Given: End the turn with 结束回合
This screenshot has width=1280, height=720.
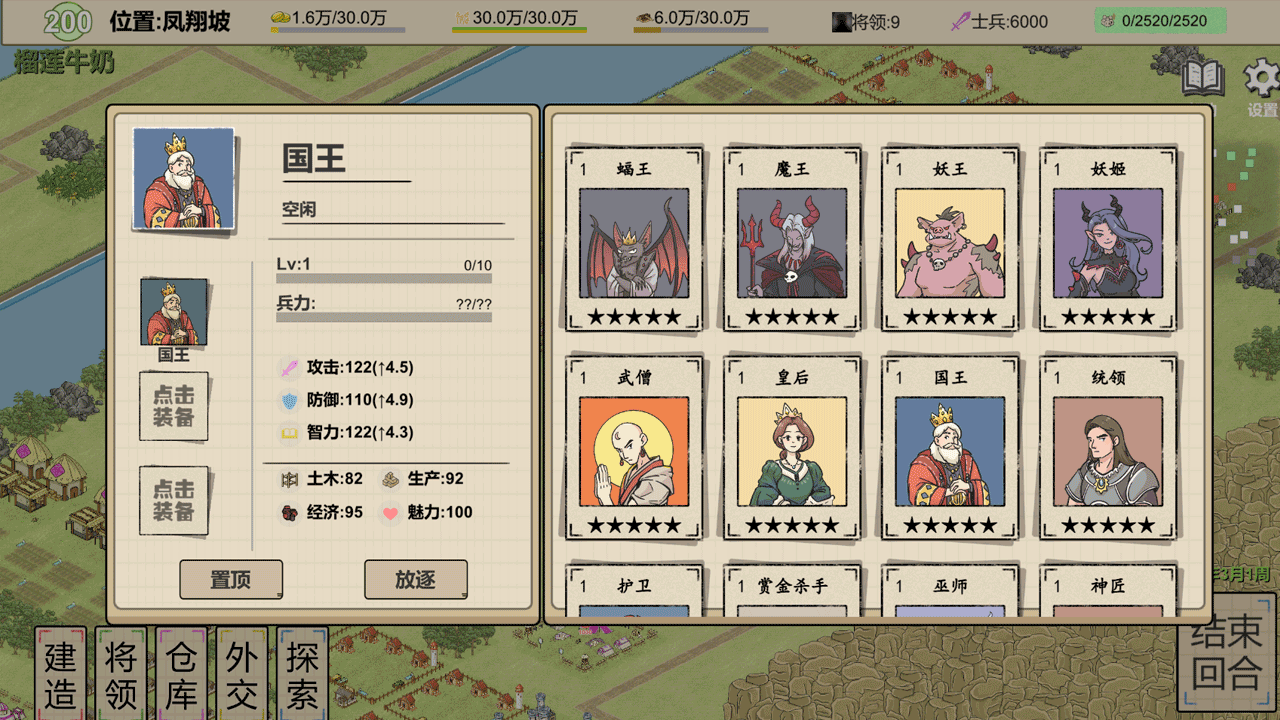Looking at the screenshot, I should pos(1227,654).
